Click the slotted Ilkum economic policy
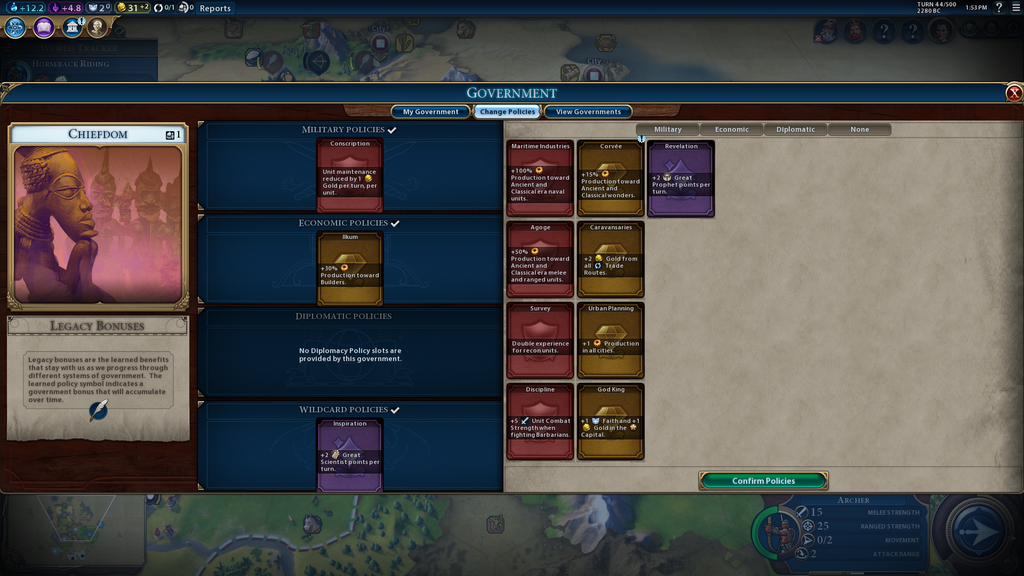The width and height of the screenshot is (1024, 576). (x=350, y=267)
